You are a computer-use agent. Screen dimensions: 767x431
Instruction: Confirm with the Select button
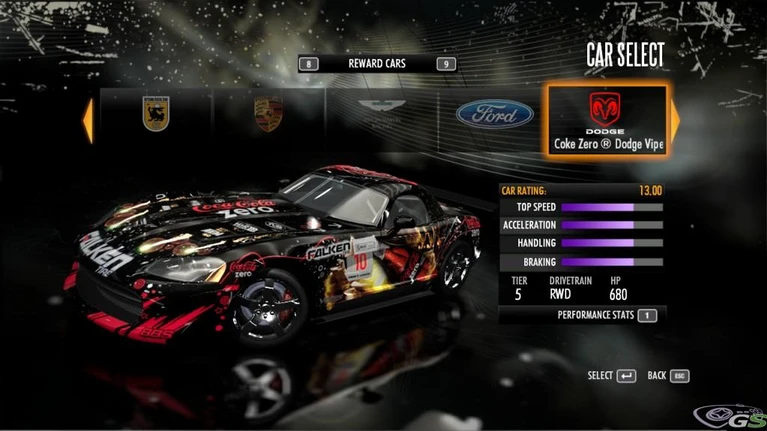click(x=612, y=376)
